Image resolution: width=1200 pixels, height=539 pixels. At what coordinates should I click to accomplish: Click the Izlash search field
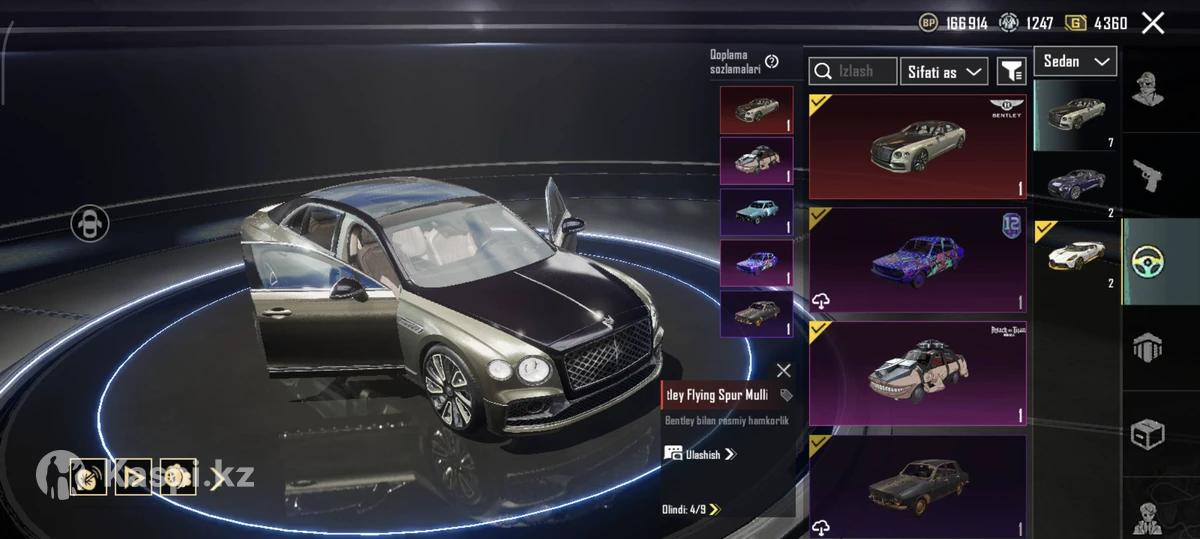pos(853,71)
